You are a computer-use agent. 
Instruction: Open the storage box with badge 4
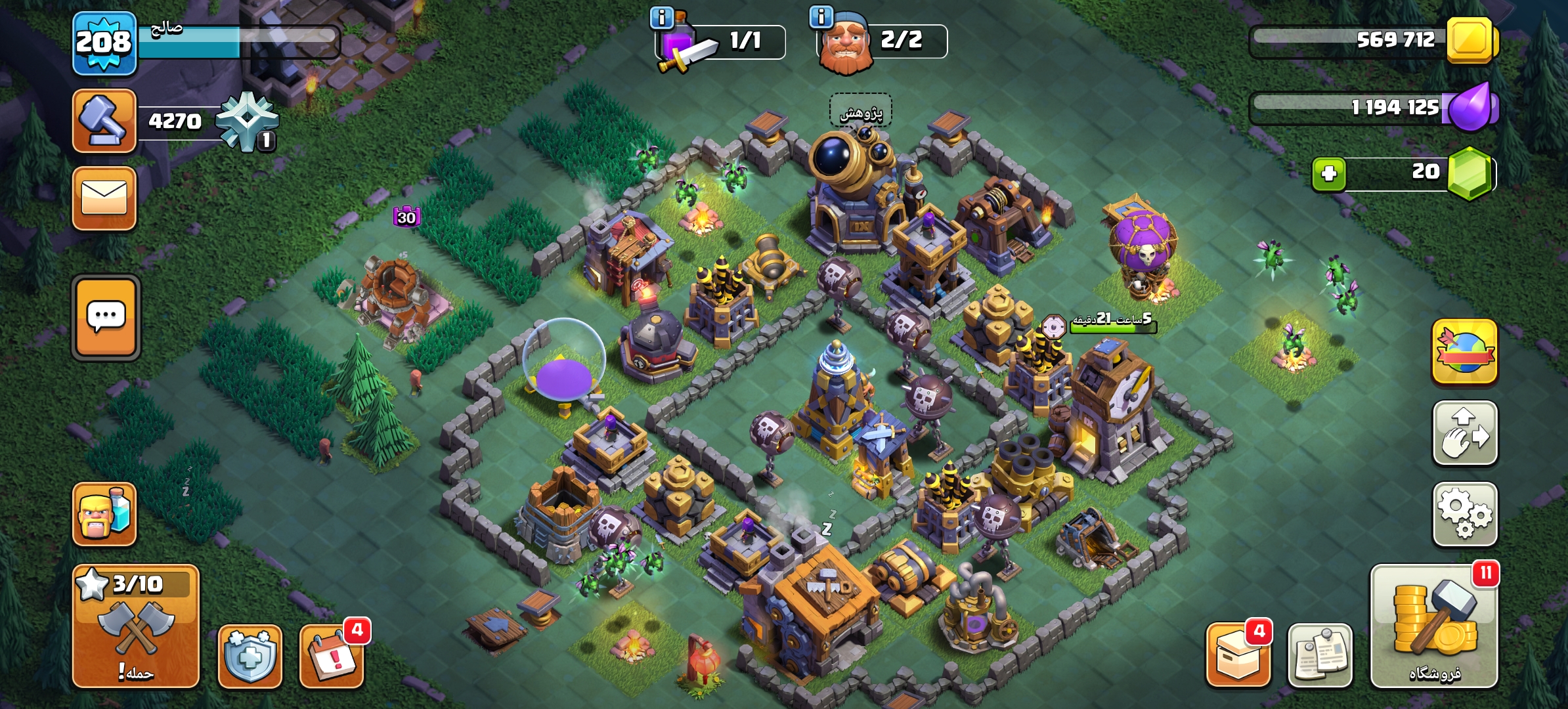click(1238, 655)
